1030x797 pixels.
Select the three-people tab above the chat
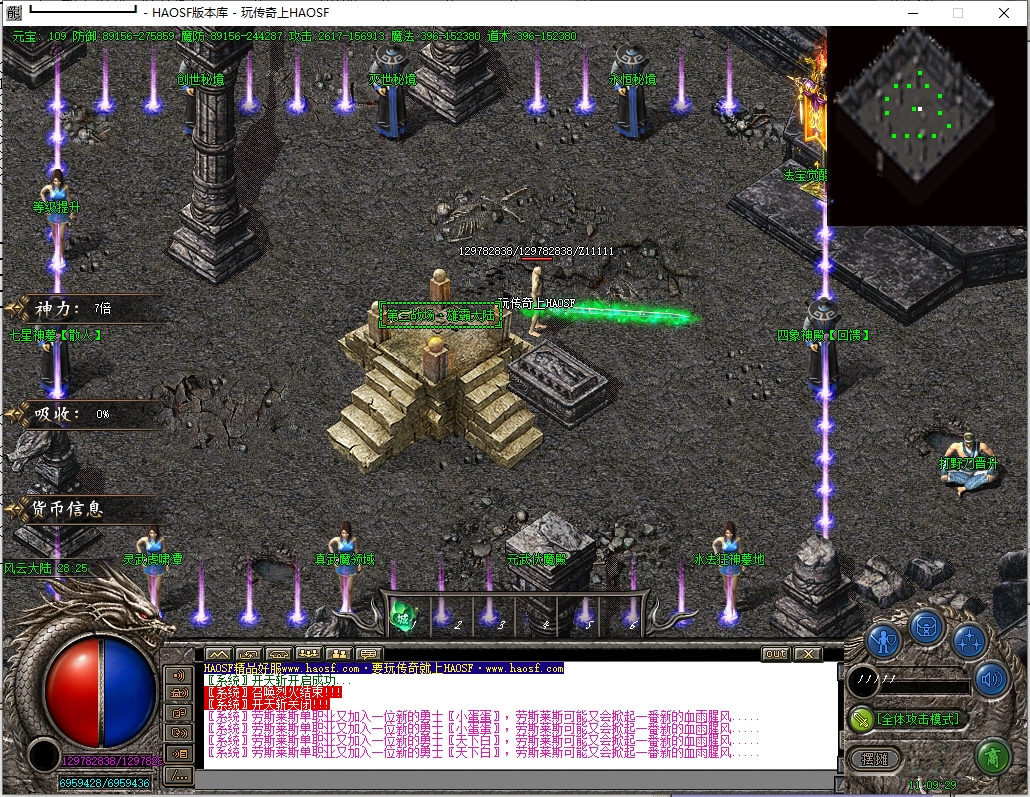tap(309, 654)
